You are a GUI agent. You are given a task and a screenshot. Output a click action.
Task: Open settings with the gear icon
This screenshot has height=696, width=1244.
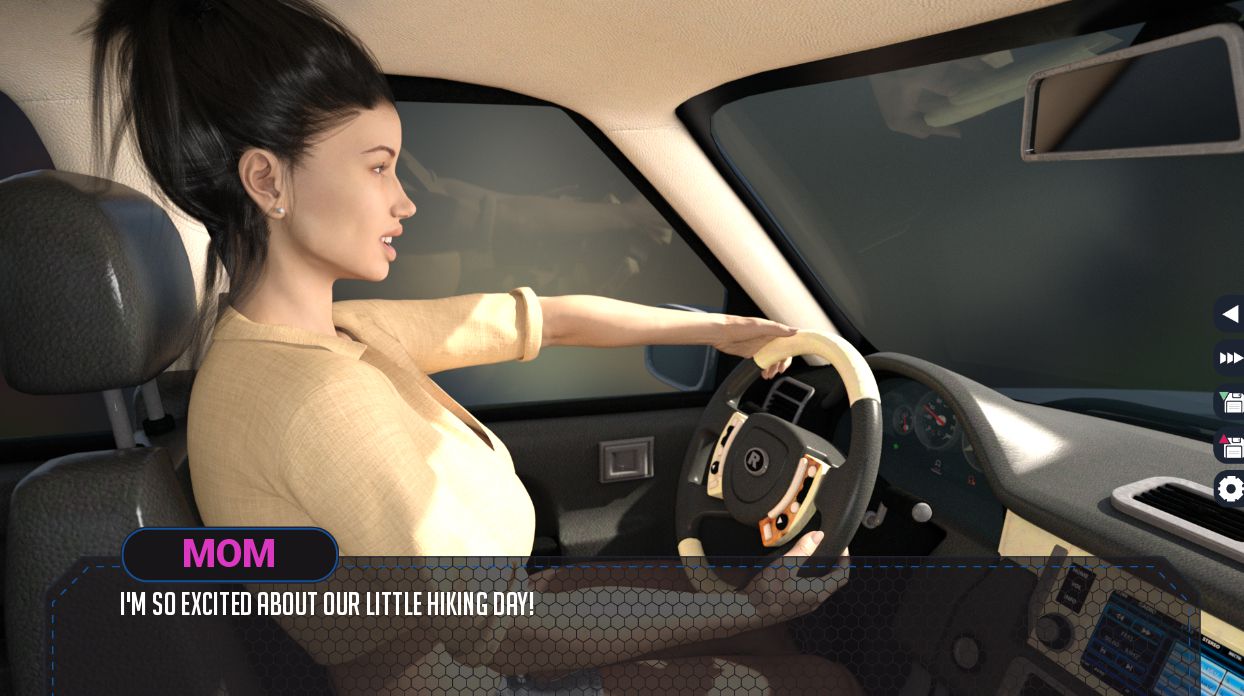click(x=1231, y=489)
